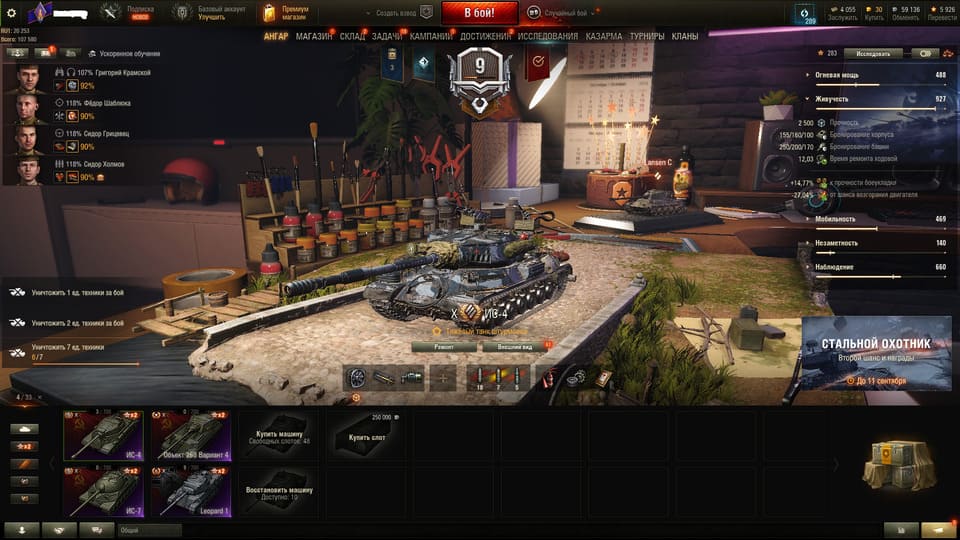Open the «Случайный бой» battle mode dropdown
The height and width of the screenshot is (540, 960).
coord(560,13)
